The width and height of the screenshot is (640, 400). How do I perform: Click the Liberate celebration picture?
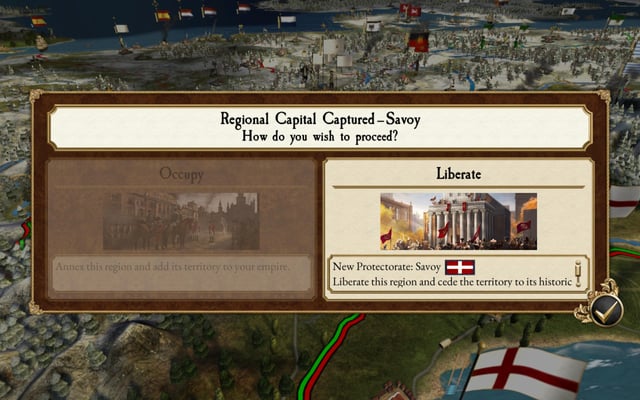(x=458, y=221)
